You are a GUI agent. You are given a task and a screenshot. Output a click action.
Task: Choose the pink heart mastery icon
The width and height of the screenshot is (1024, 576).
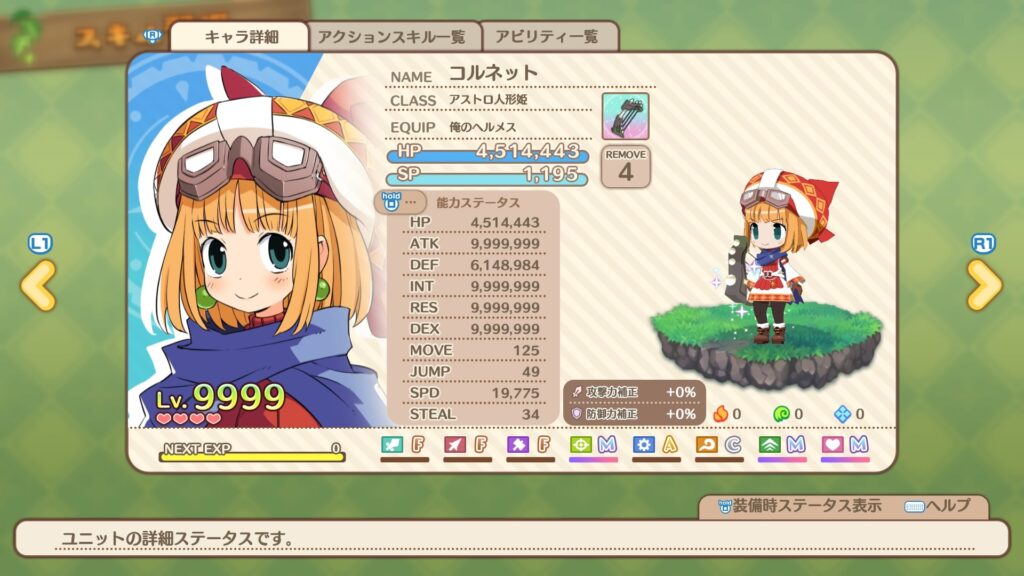833,445
